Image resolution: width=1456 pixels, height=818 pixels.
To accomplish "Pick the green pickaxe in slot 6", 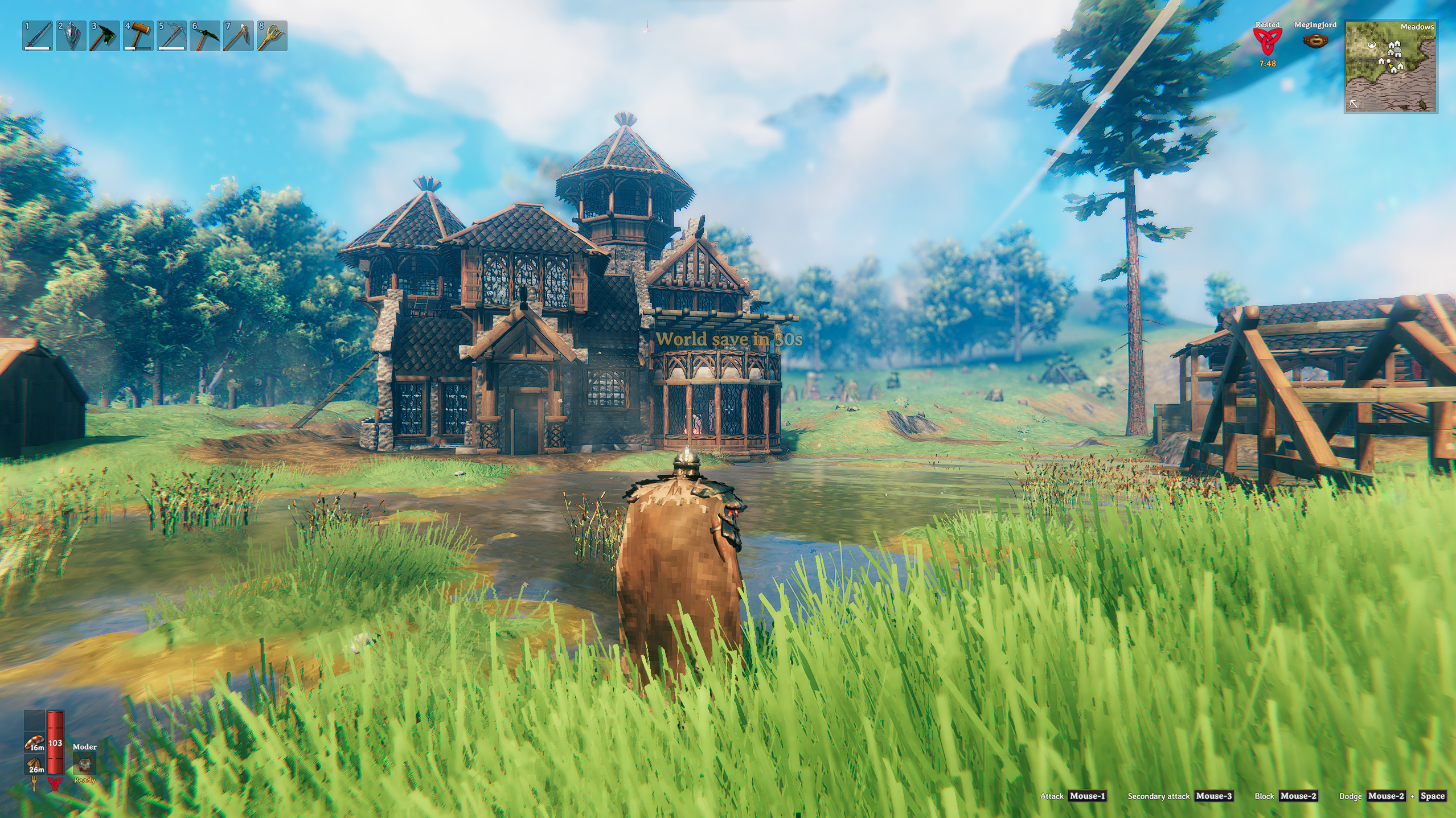I will [x=205, y=36].
